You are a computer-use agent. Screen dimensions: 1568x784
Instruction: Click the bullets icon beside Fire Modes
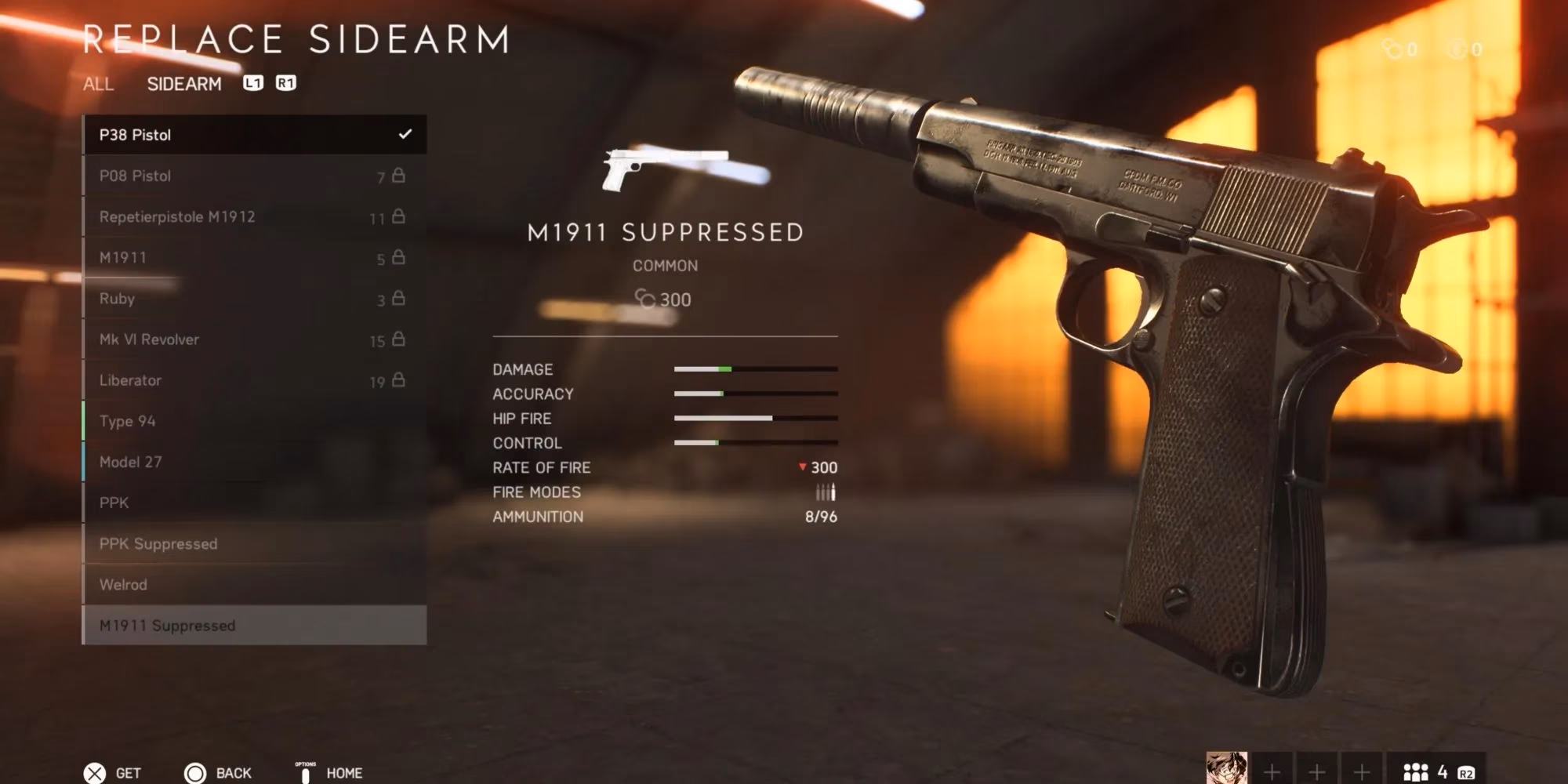coord(826,492)
